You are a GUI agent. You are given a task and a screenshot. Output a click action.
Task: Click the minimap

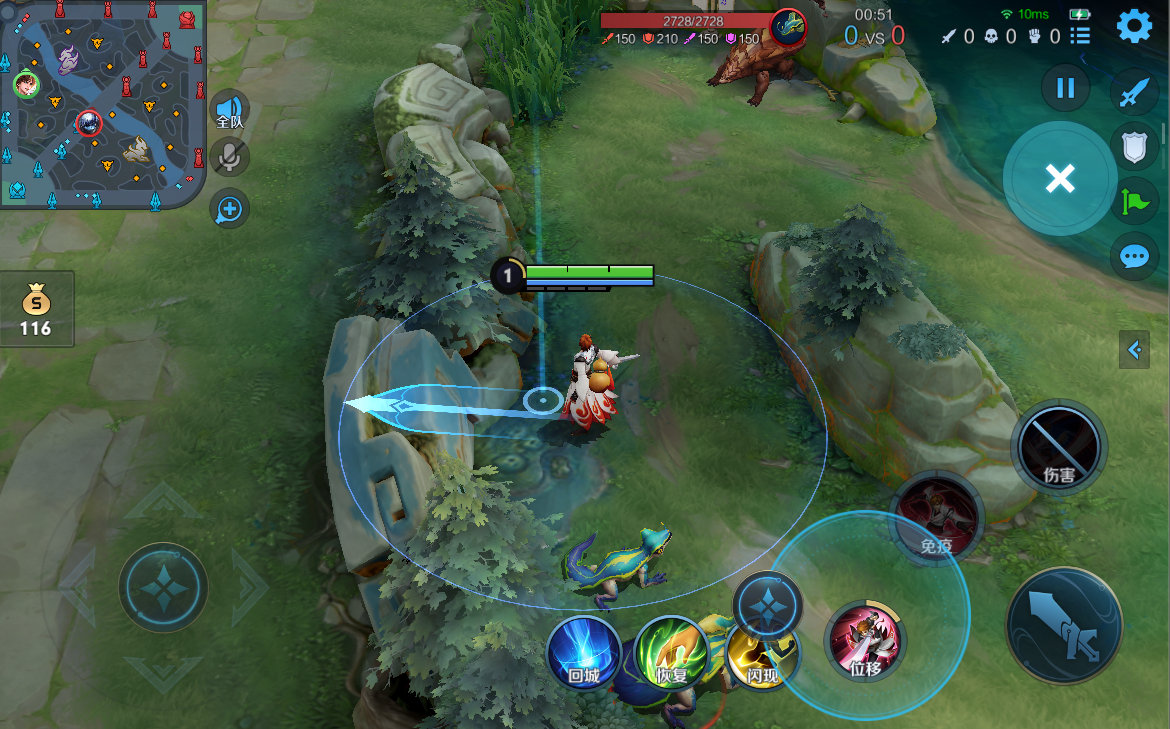103,103
